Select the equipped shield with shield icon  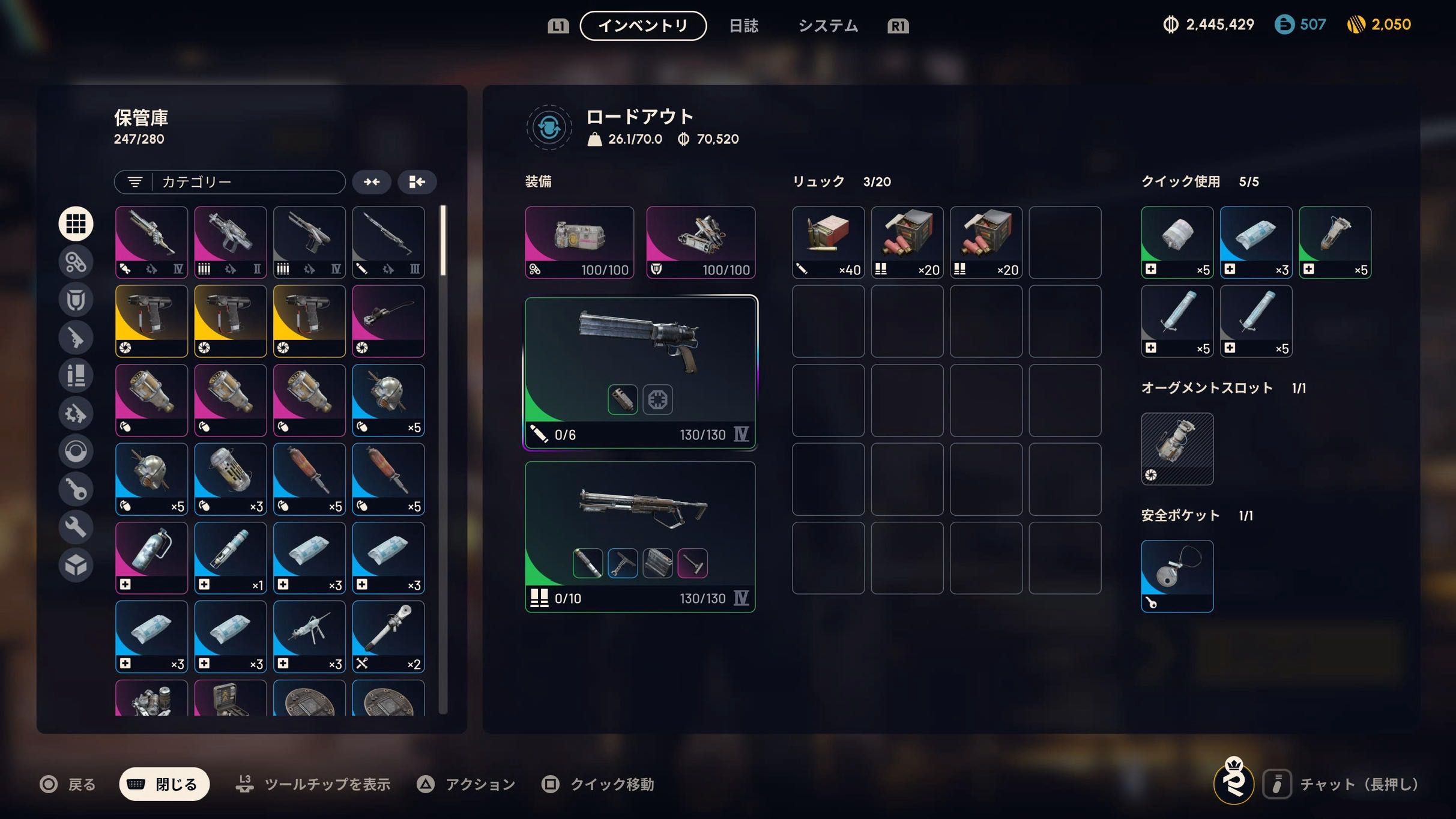point(701,243)
